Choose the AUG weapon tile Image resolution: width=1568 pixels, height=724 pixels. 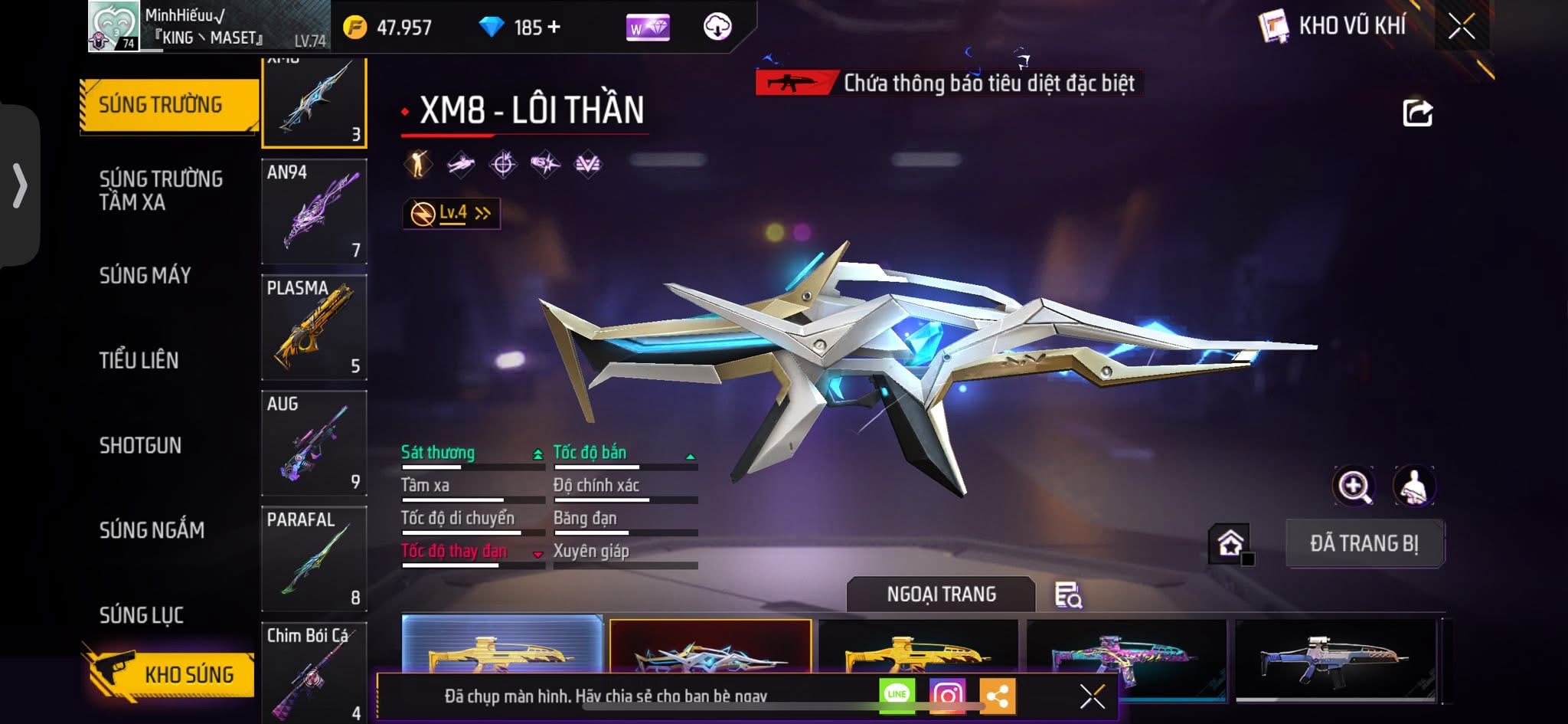pos(314,443)
